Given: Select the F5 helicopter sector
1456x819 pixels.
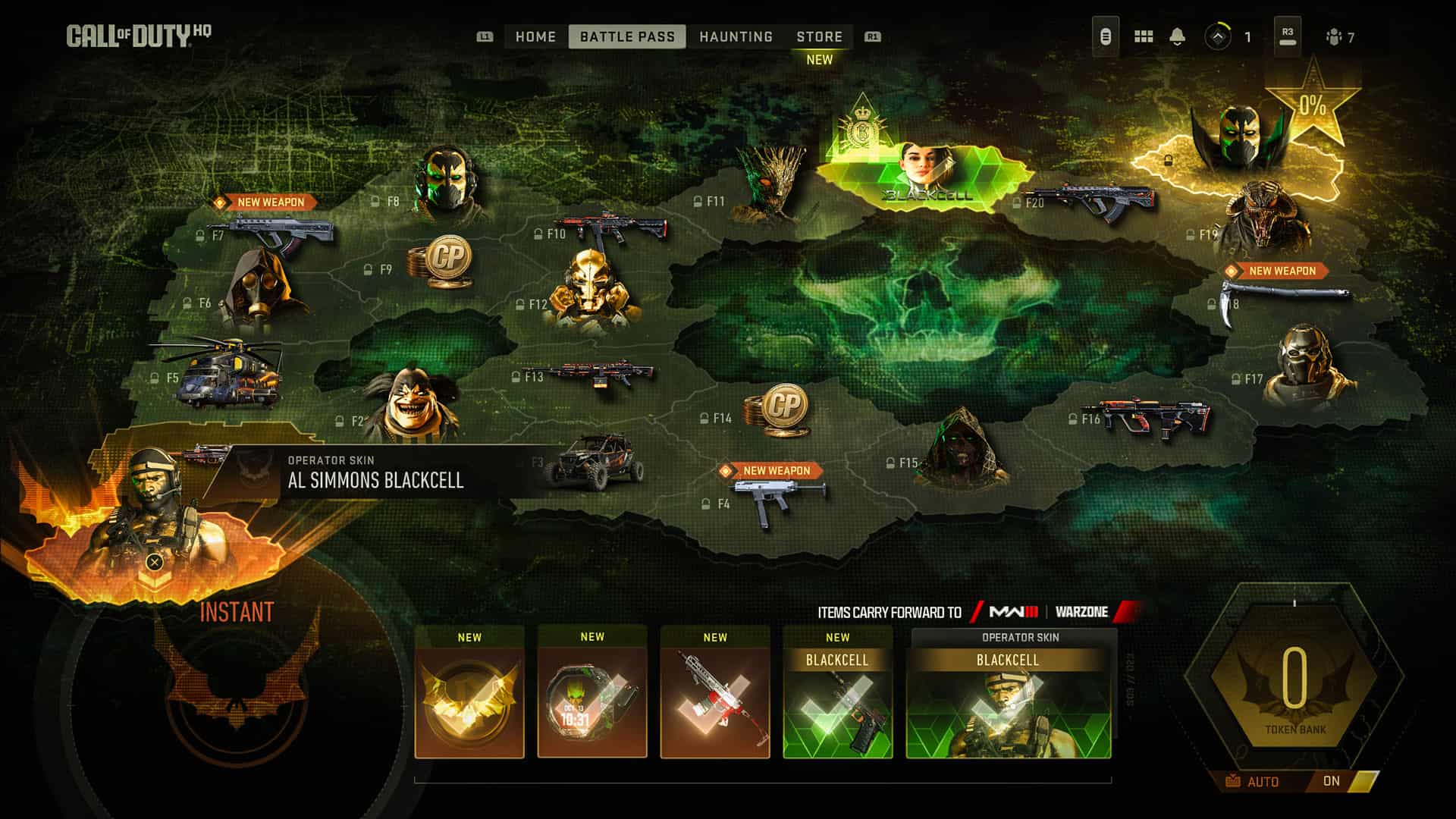Looking at the screenshot, I should pos(227,372).
